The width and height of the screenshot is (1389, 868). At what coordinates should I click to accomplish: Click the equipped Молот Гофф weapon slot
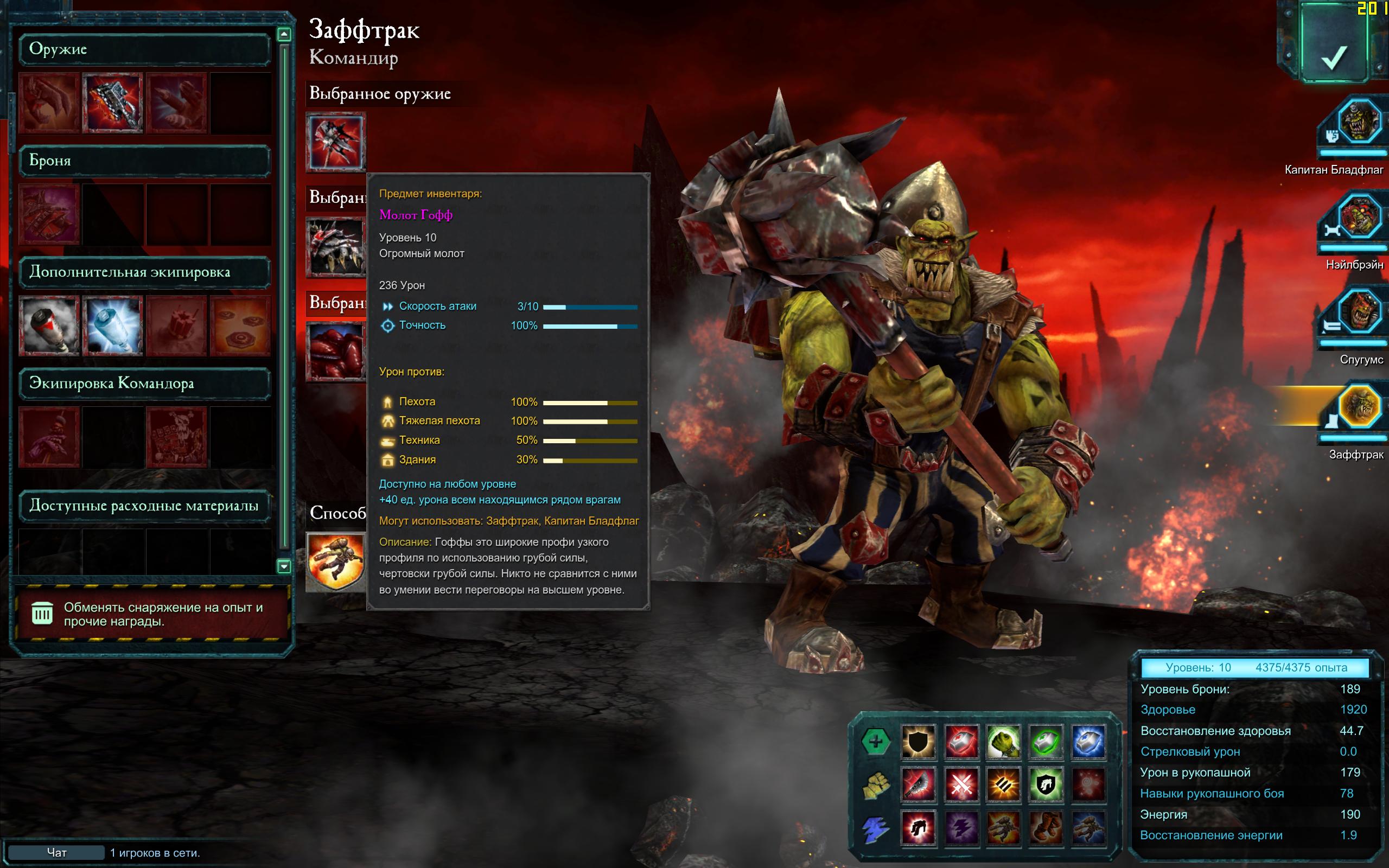click(336, 142)
